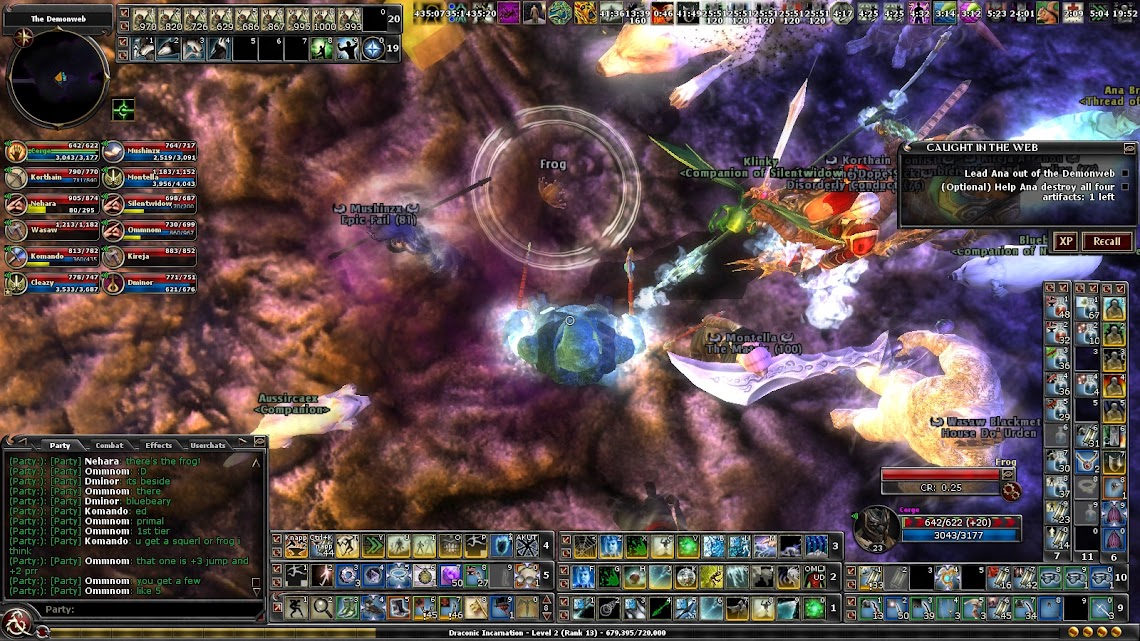Click the green crosshair focus icon
This screenshot has width=1140, height=641.
pos(123,108)
